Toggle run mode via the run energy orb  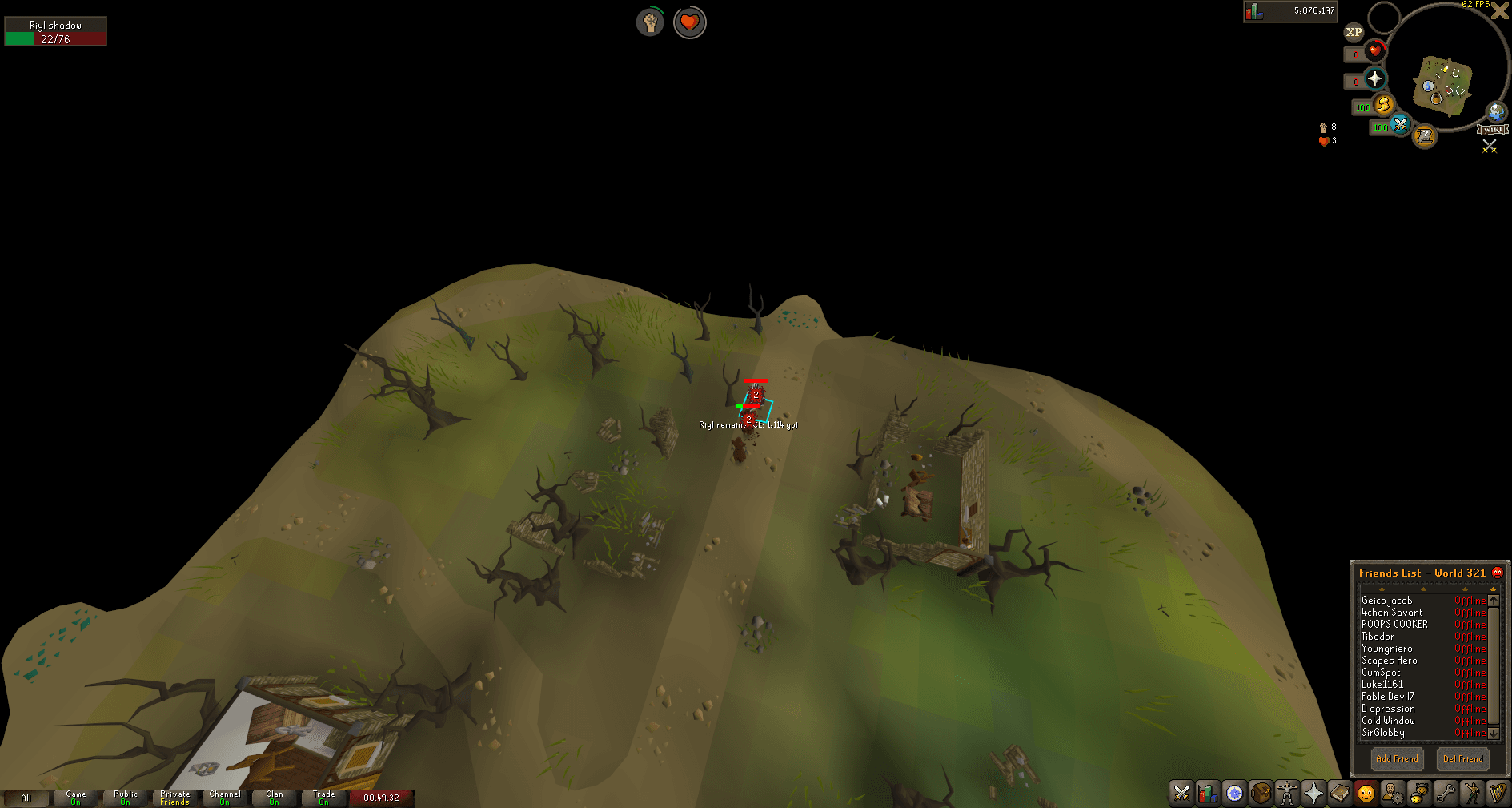(x=1383, y=106)
